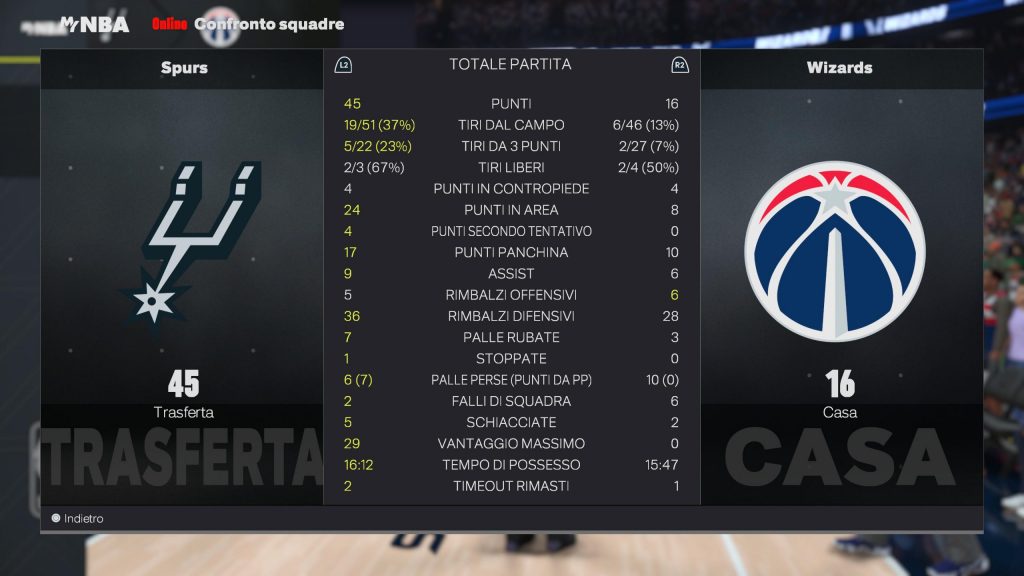Go back with the Indietro option
The width and height of the screenshot is (1024, 576).
coord(78,519)
